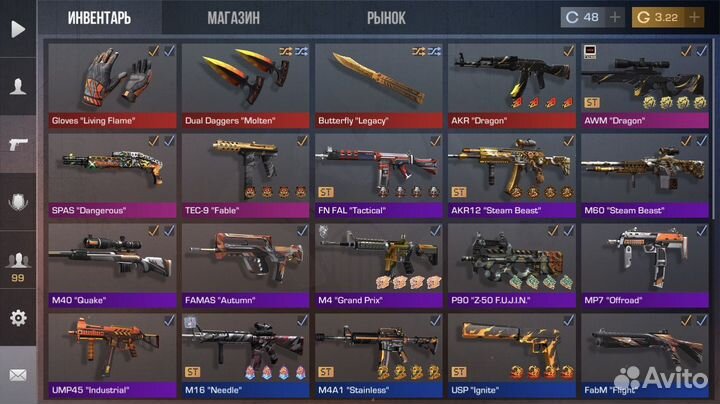Screen dimensions: 720x404
Task: Select Gloves "Living Flame" item
Action: [112, 84]
